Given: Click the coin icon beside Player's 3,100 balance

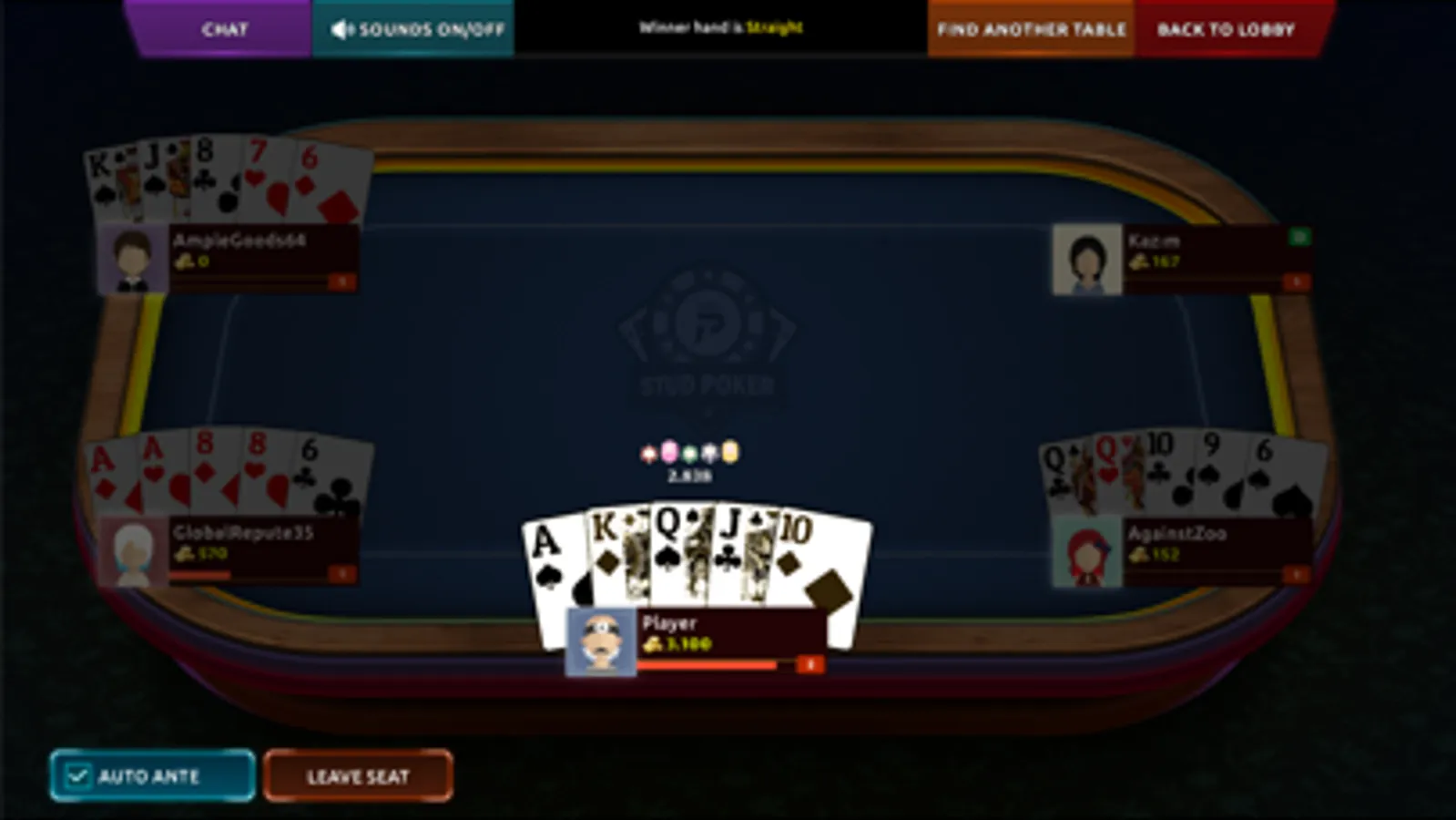Looking at the screenshot, I should click(x=653, y=641).
